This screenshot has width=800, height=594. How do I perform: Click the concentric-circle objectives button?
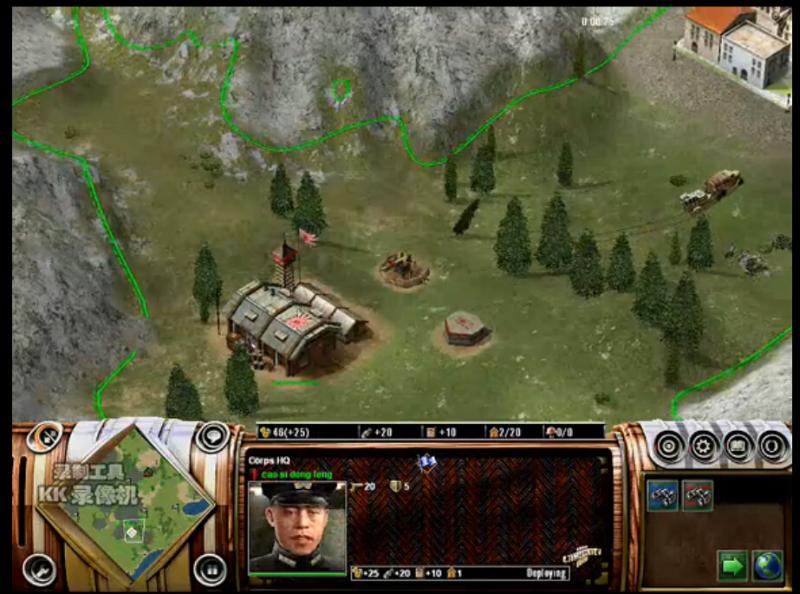(x=668, y=446)
